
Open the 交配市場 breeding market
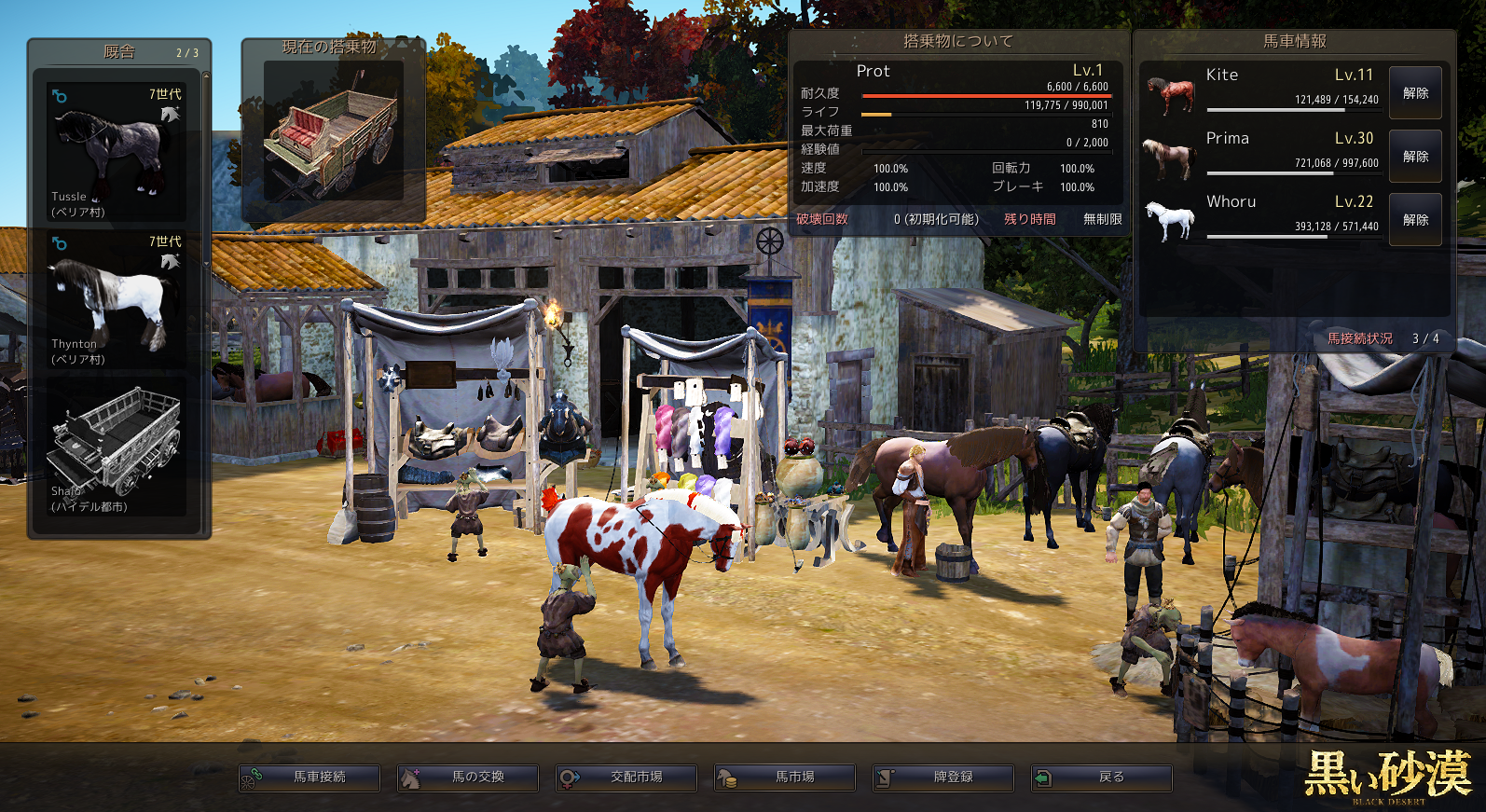coord(626,778)
